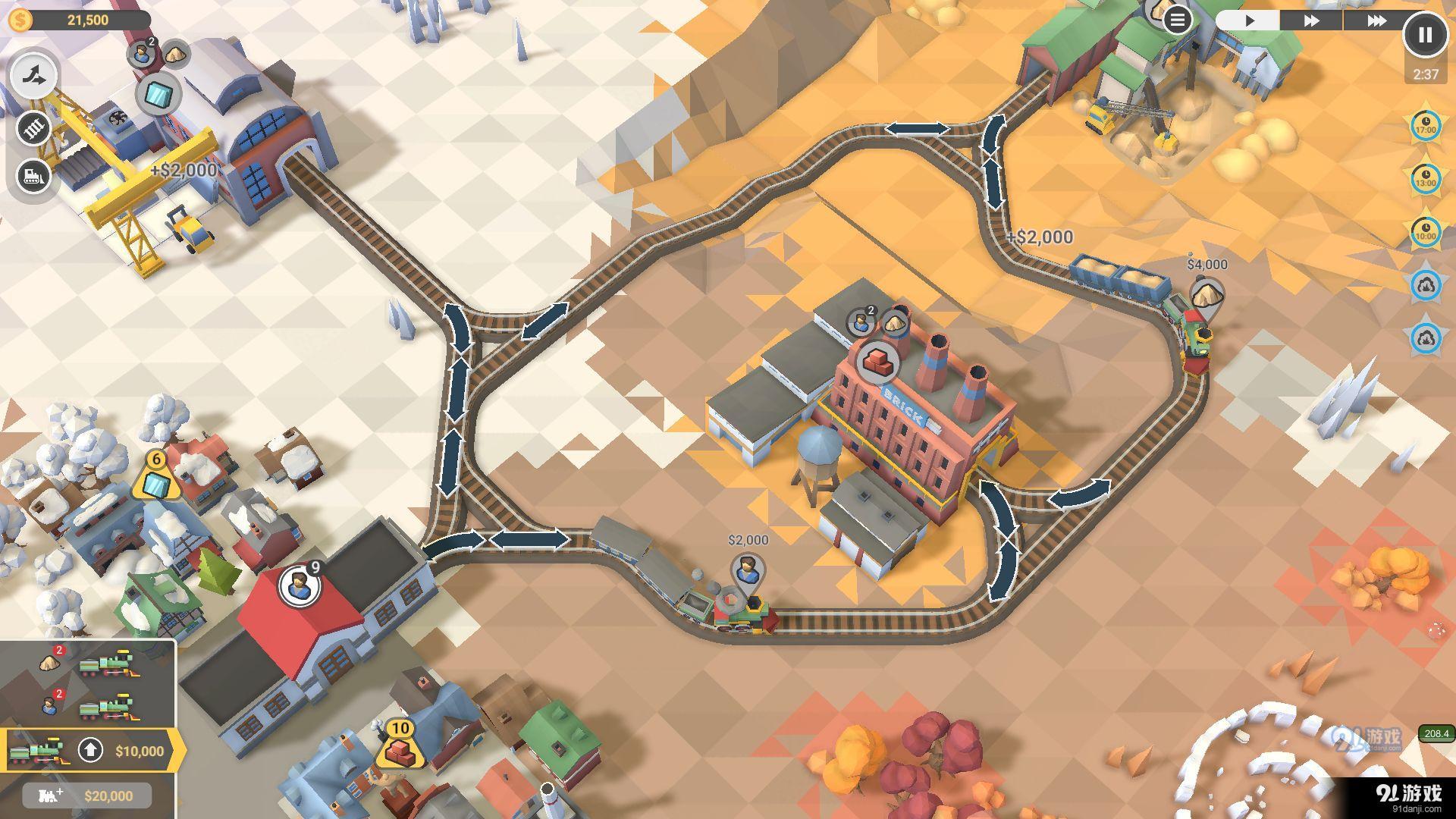Click the 17:00 star objective
1456x819 pixels.
coord(1426,125)
